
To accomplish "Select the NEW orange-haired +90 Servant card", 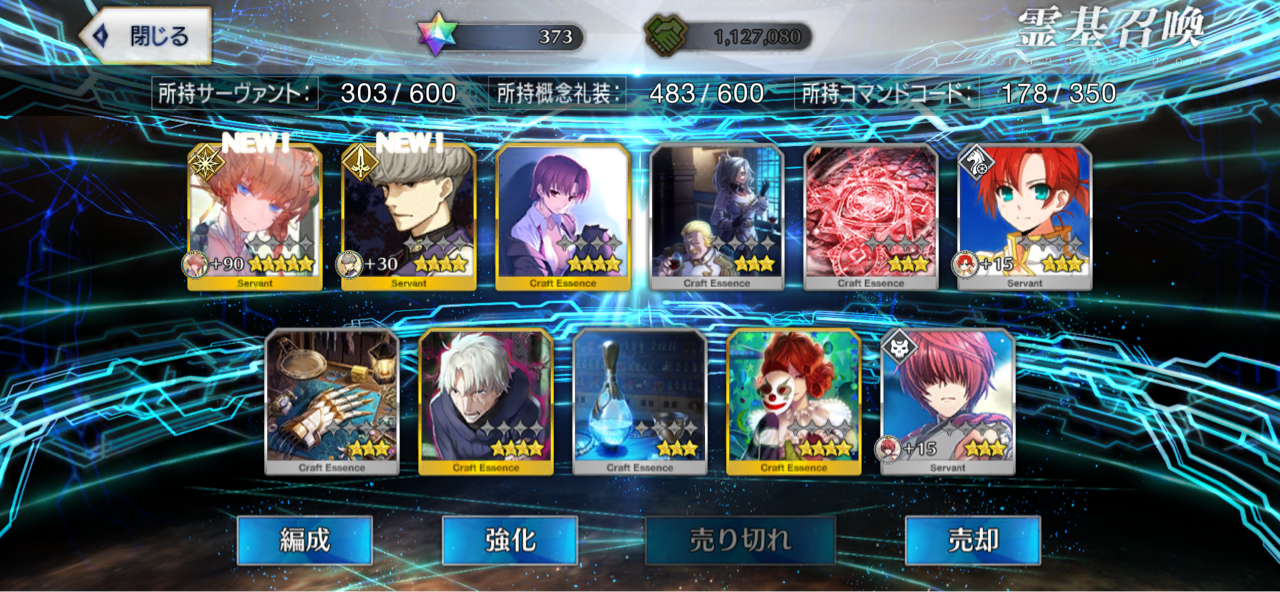I will point(255,217).
